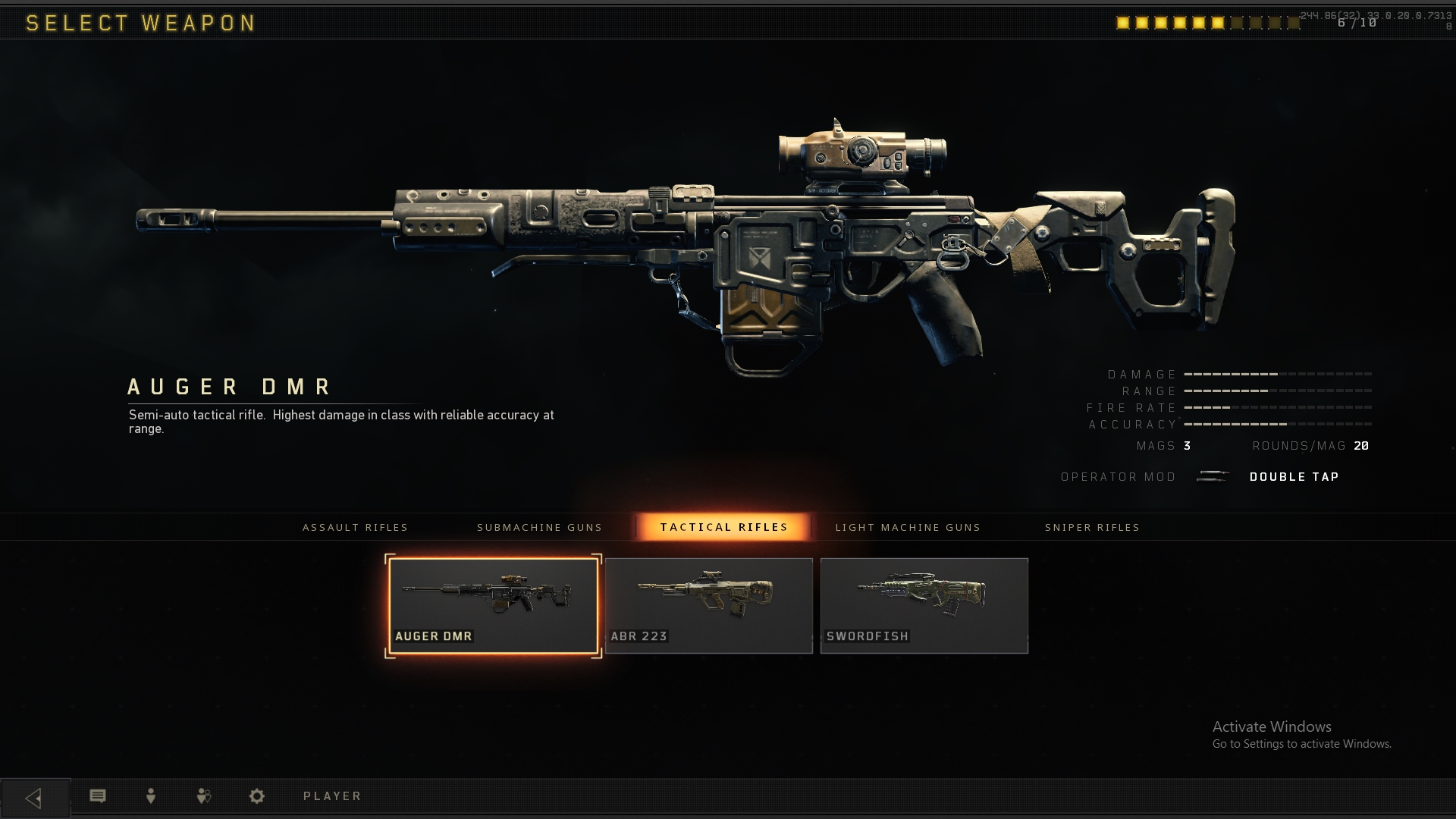Viewport: 1456px width, 819px height.
Task: Go back with the arrow button
Action: click(x=34, y=798)
